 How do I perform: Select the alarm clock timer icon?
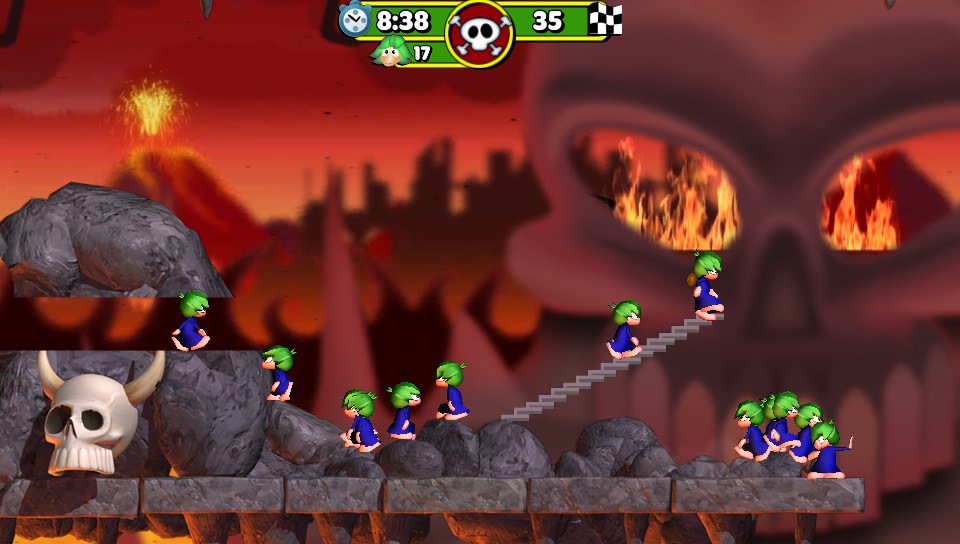[x=354, y=19]
